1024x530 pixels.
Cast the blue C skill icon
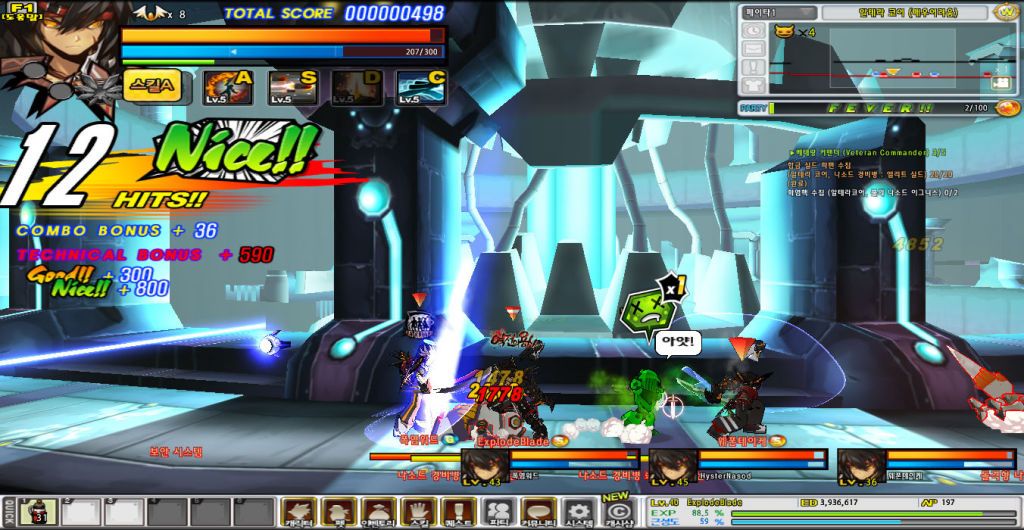(x=421, y=88)
